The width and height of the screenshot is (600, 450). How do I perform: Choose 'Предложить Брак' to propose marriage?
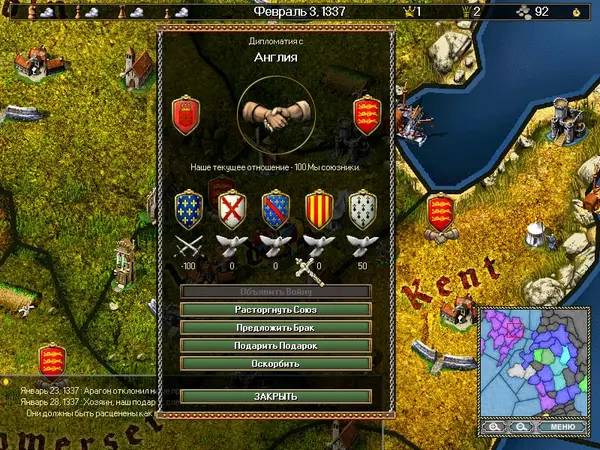coord(275,327)
